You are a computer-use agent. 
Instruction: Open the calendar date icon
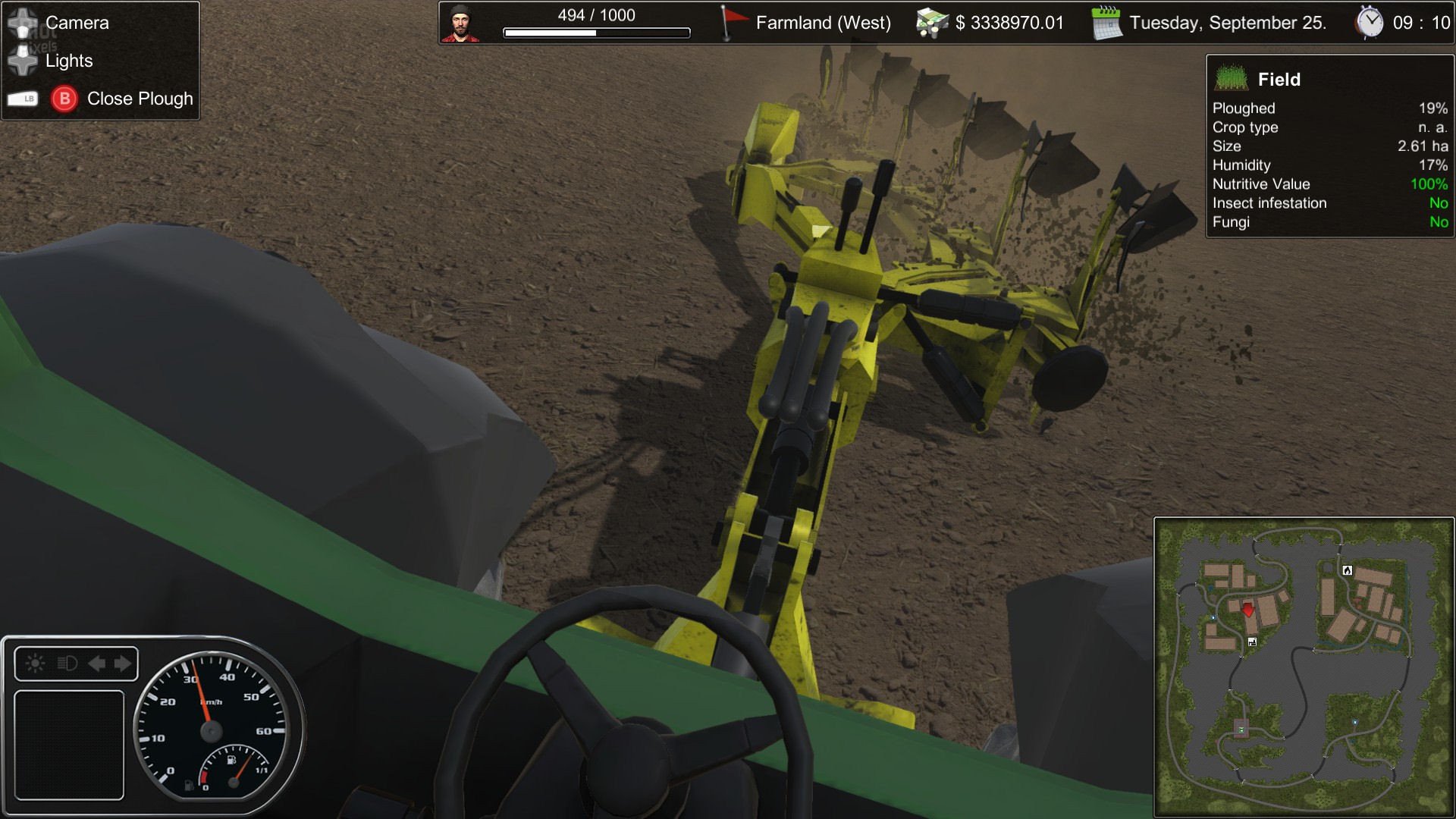1106,23
